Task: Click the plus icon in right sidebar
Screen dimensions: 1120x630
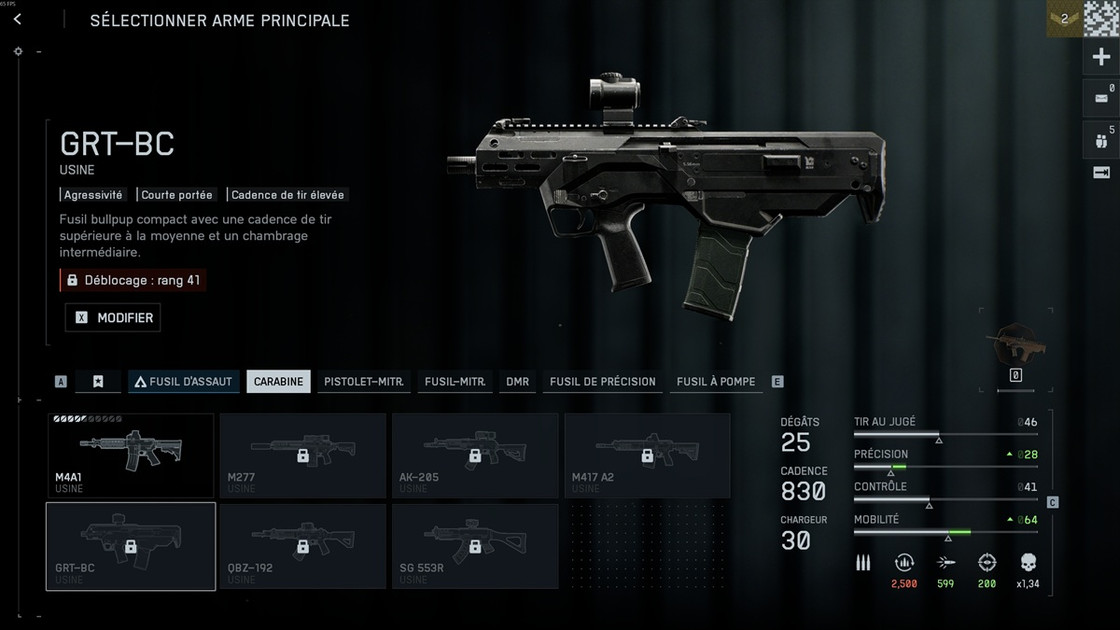Action: (x=1101, y=57)
